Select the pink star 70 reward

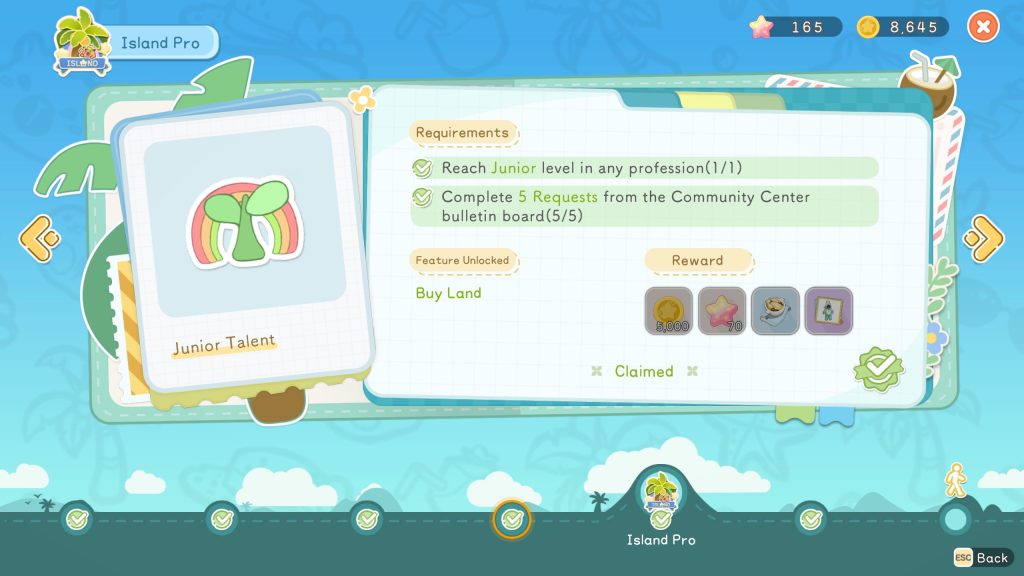click(722, 311)
